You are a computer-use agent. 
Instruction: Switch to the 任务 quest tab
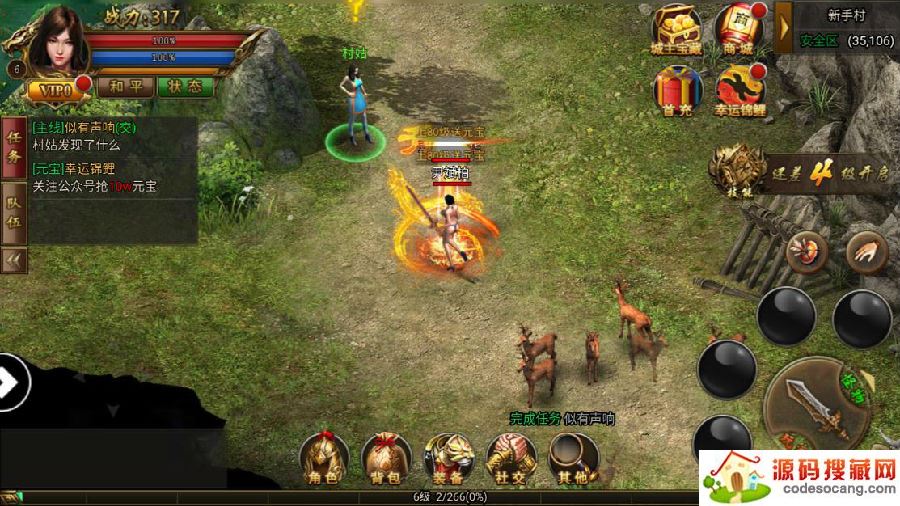coord(14,146)
